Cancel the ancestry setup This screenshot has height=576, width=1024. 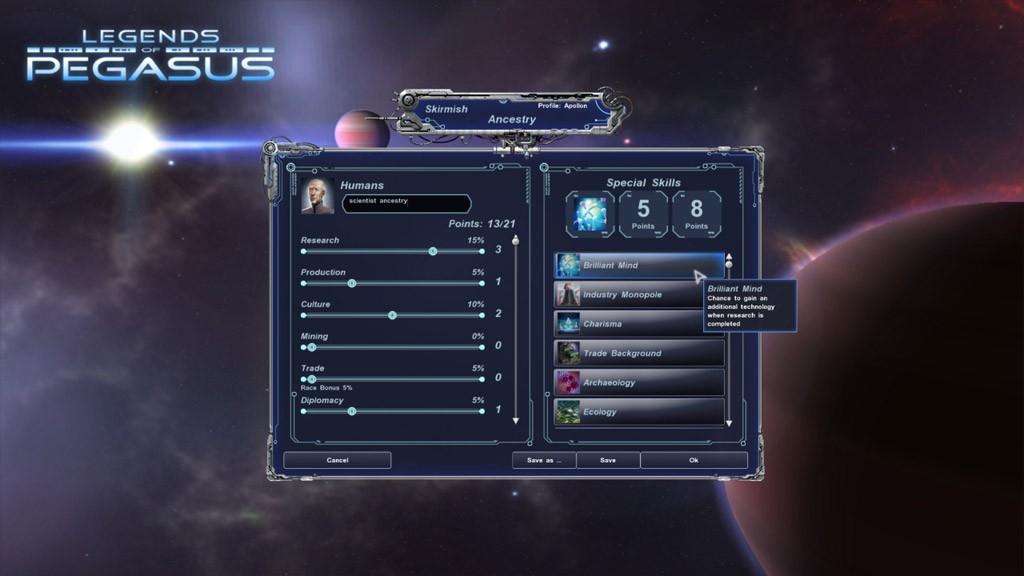pyautogui.click(x=337, y=460)
